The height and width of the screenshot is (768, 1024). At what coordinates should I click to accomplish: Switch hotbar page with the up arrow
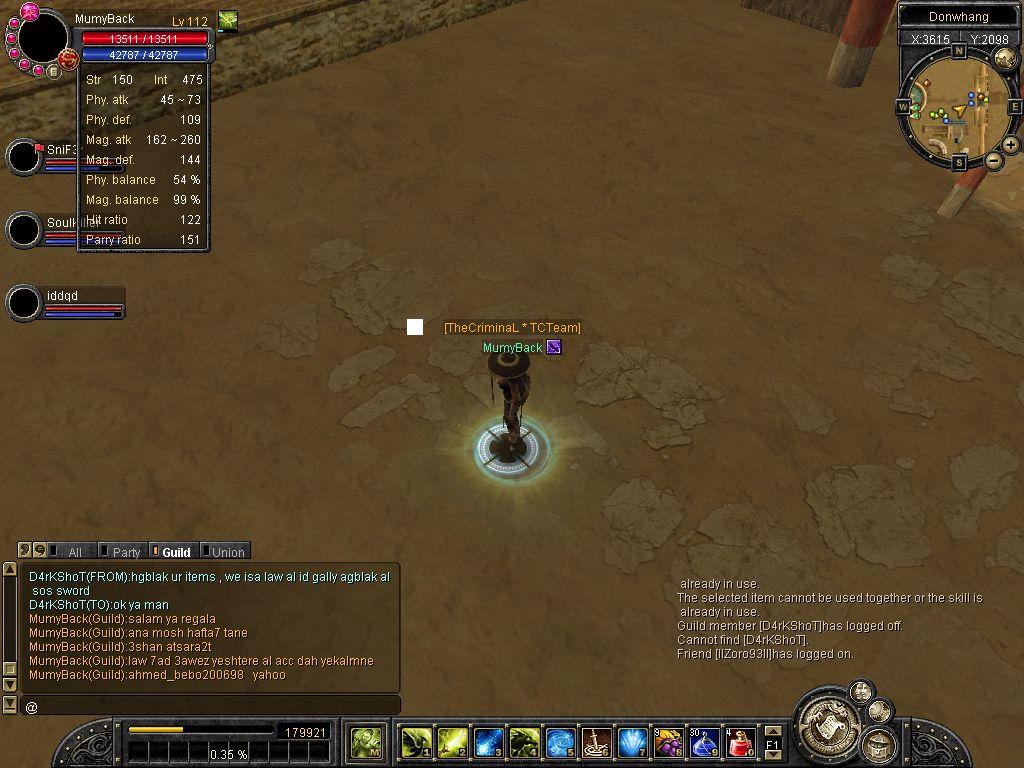click(772, 732)
